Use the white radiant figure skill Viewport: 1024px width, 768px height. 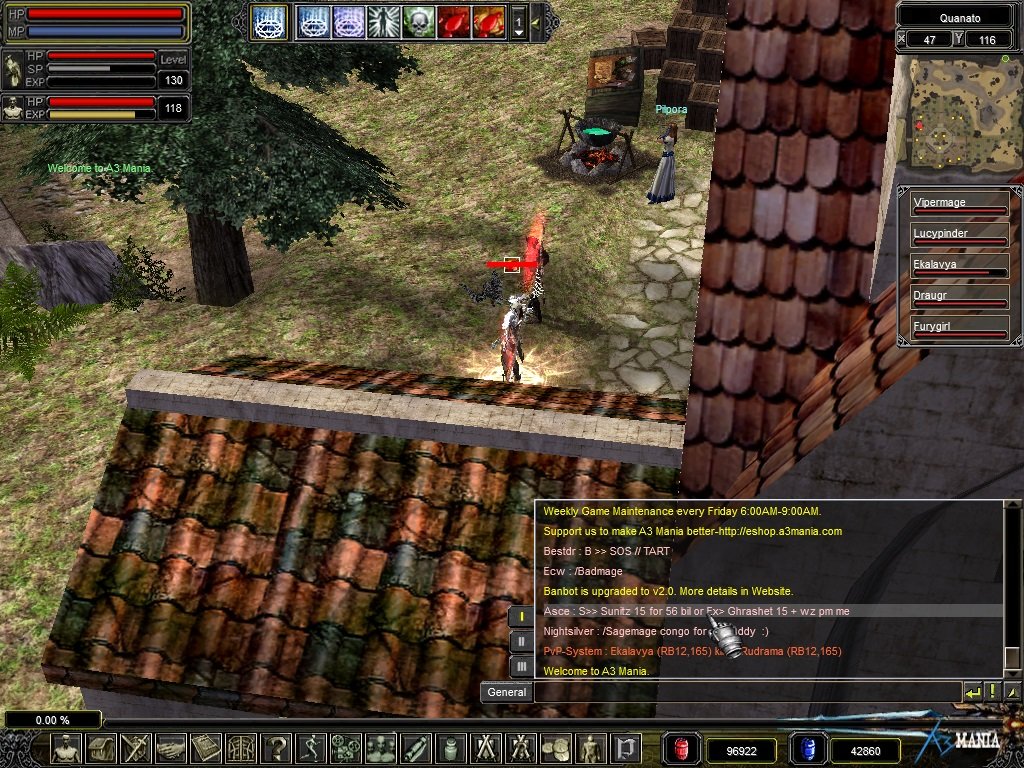pos(383,21)
